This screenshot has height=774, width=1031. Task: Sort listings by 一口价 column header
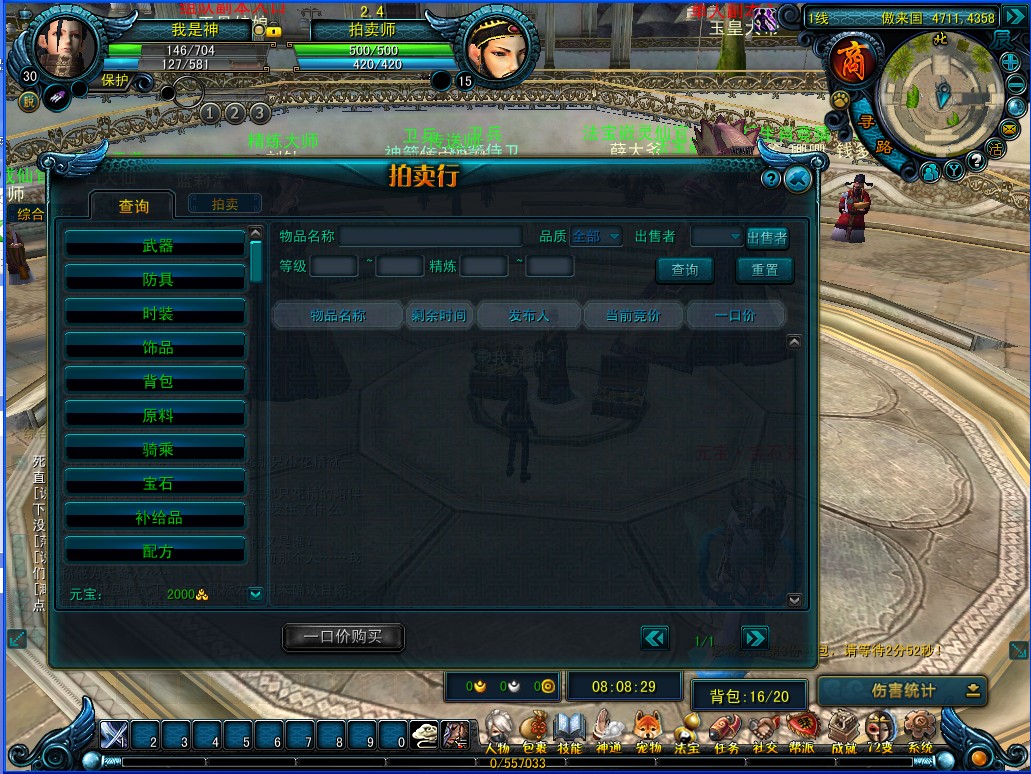pos(735,315)
